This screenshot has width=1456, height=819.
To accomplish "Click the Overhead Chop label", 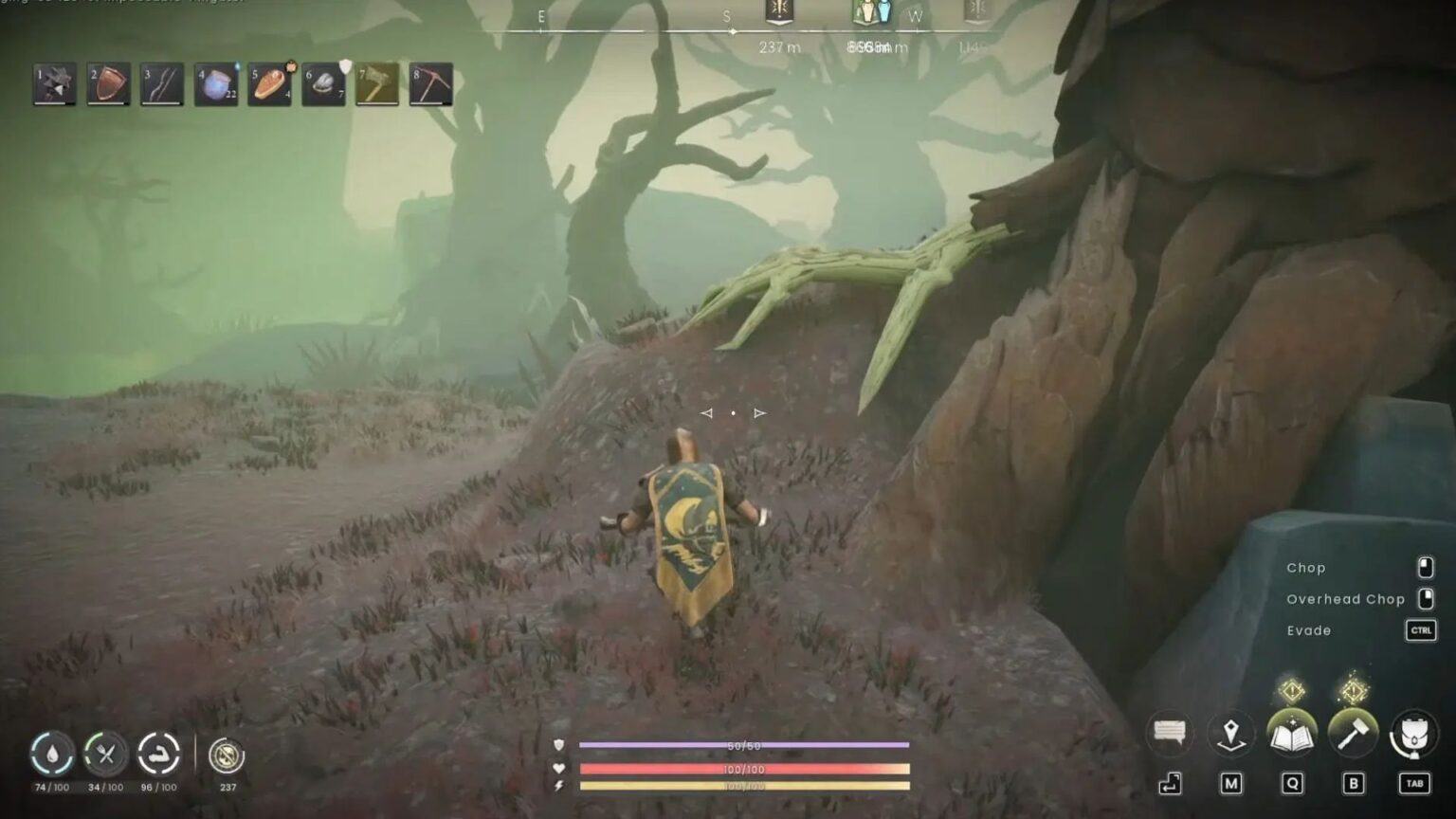I will pyautogui.click(x=1345, y=599).
